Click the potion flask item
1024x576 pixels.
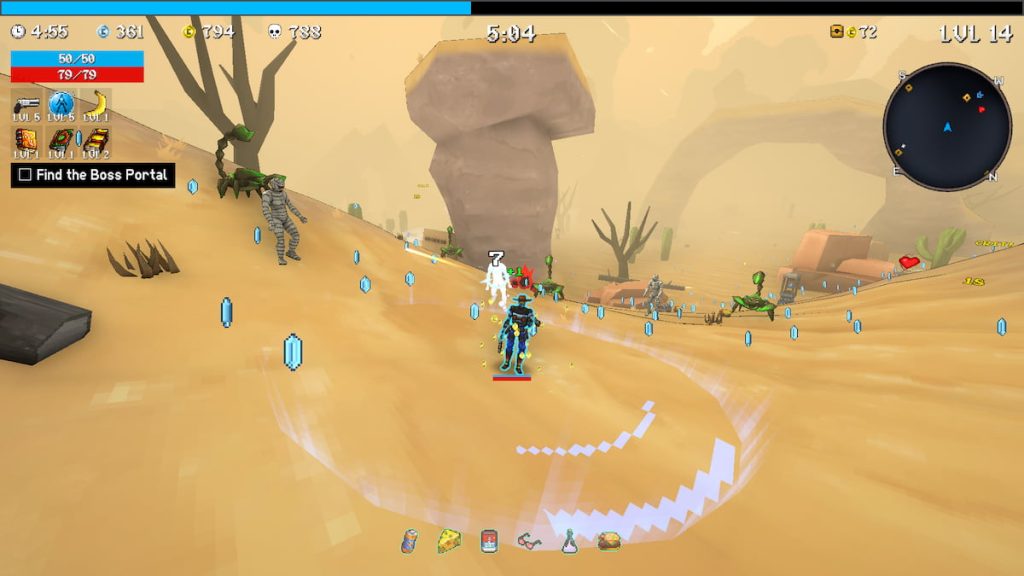(x=569, y=541)
